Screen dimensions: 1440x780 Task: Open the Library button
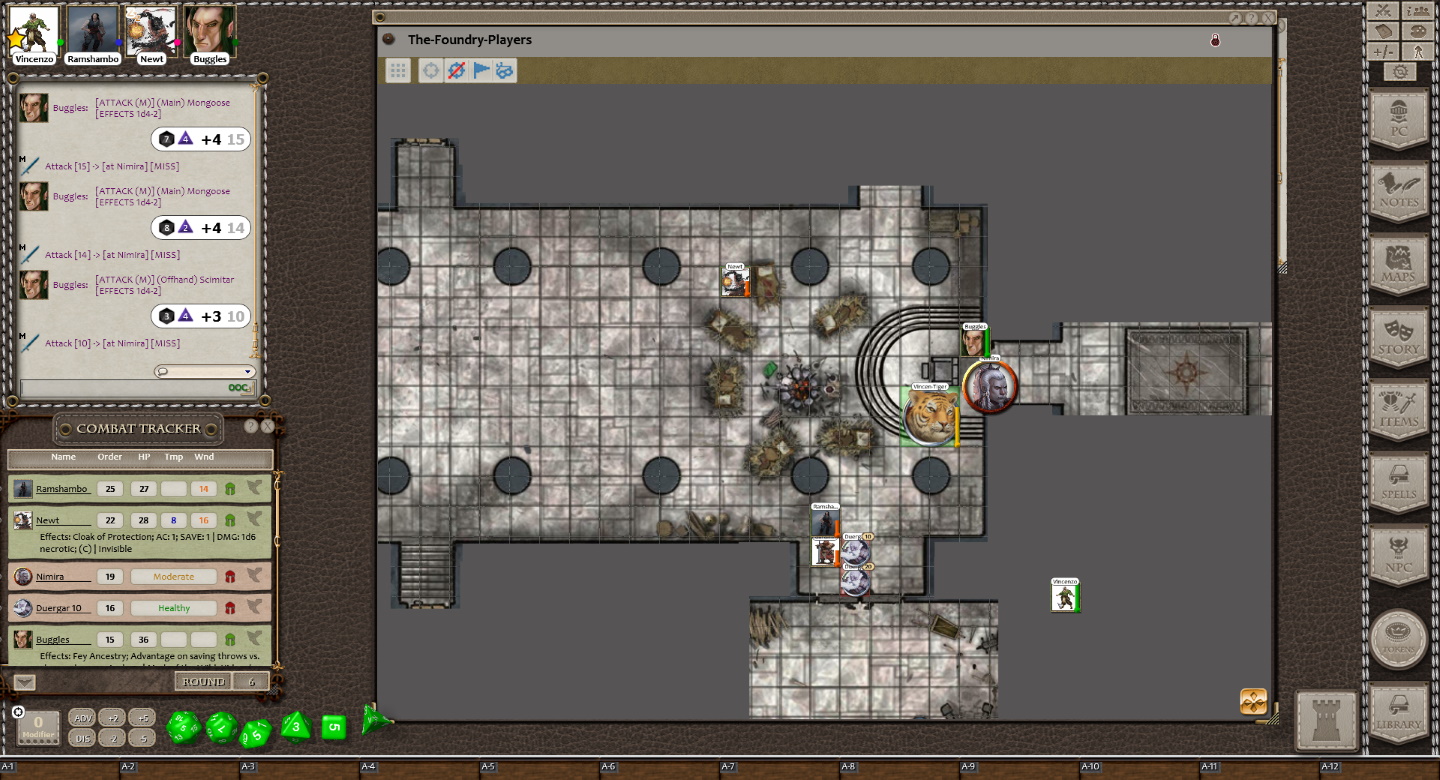tap(1398, 713)
